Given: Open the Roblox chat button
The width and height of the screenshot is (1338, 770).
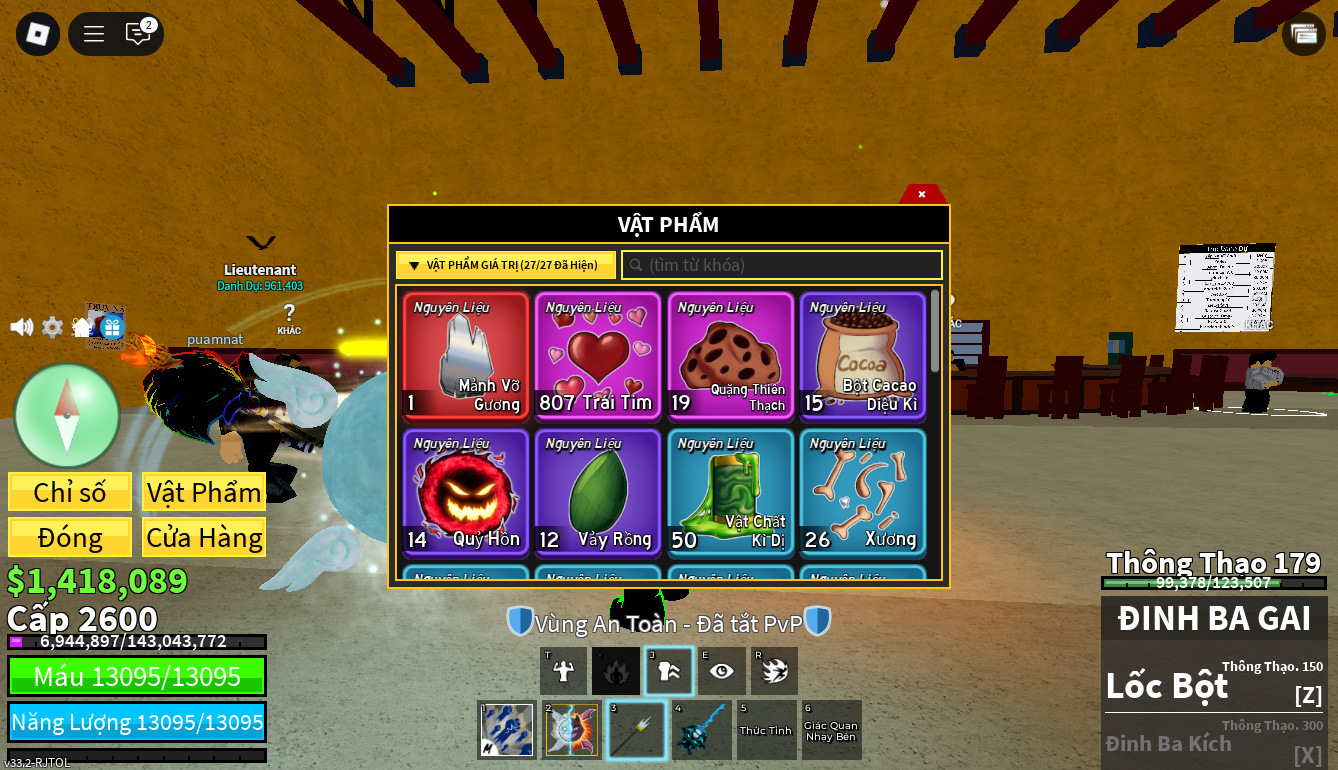Looking at the screenshot, I should [138, 34].
